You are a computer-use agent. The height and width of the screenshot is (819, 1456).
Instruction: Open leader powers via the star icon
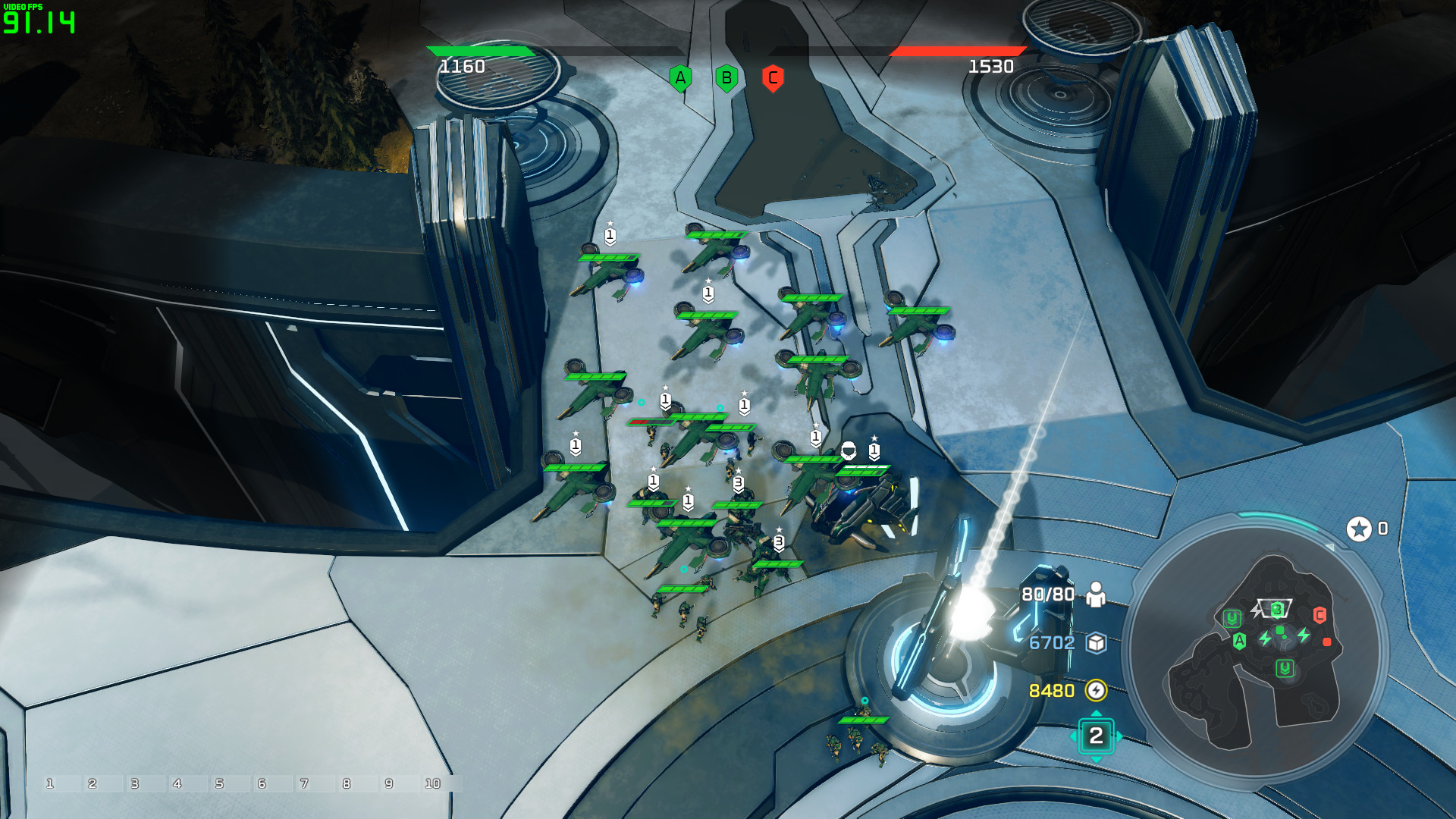coord(1359,529)
